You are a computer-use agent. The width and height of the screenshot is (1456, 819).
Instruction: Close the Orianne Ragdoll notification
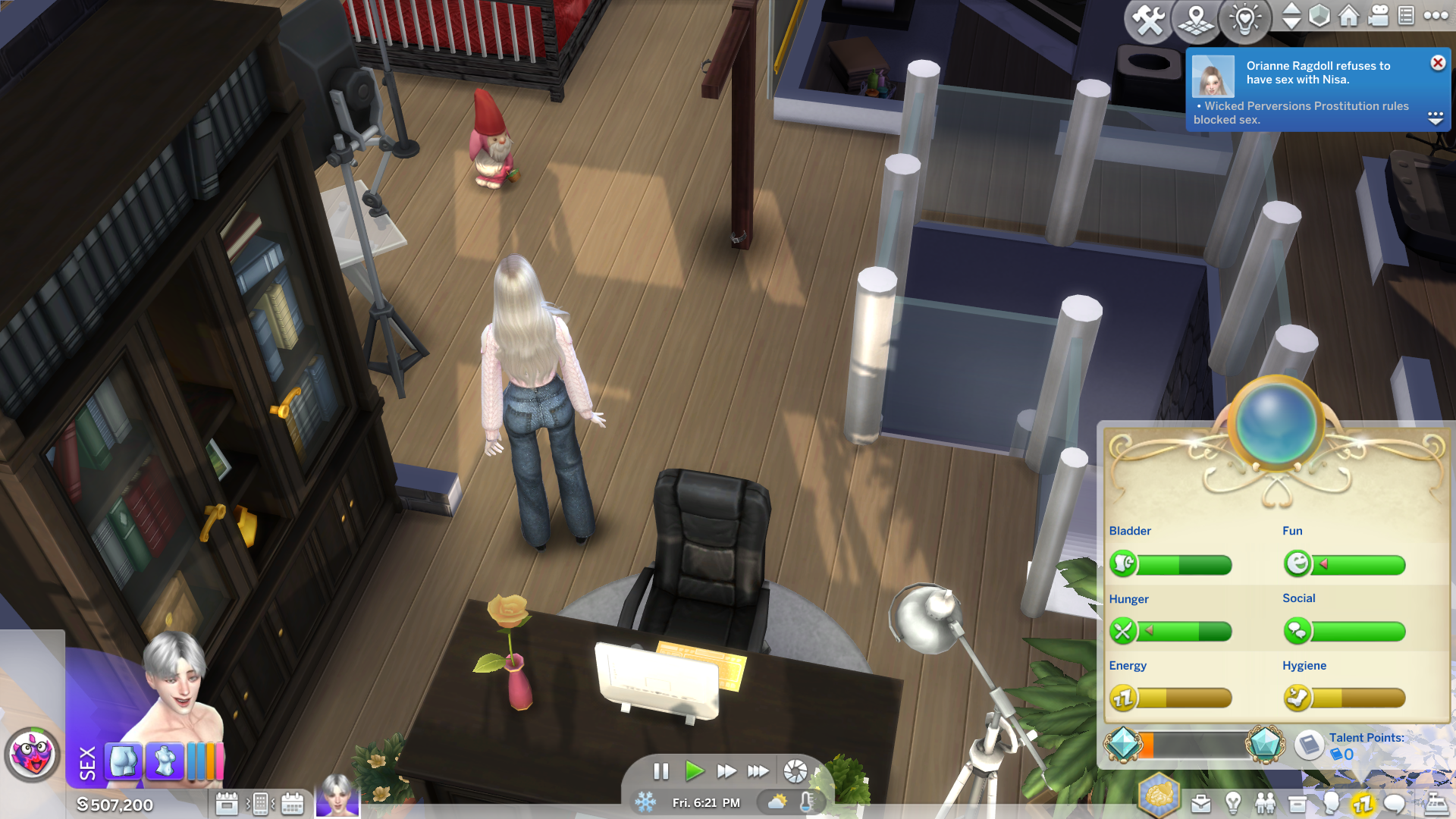(x=1438, y=63)
